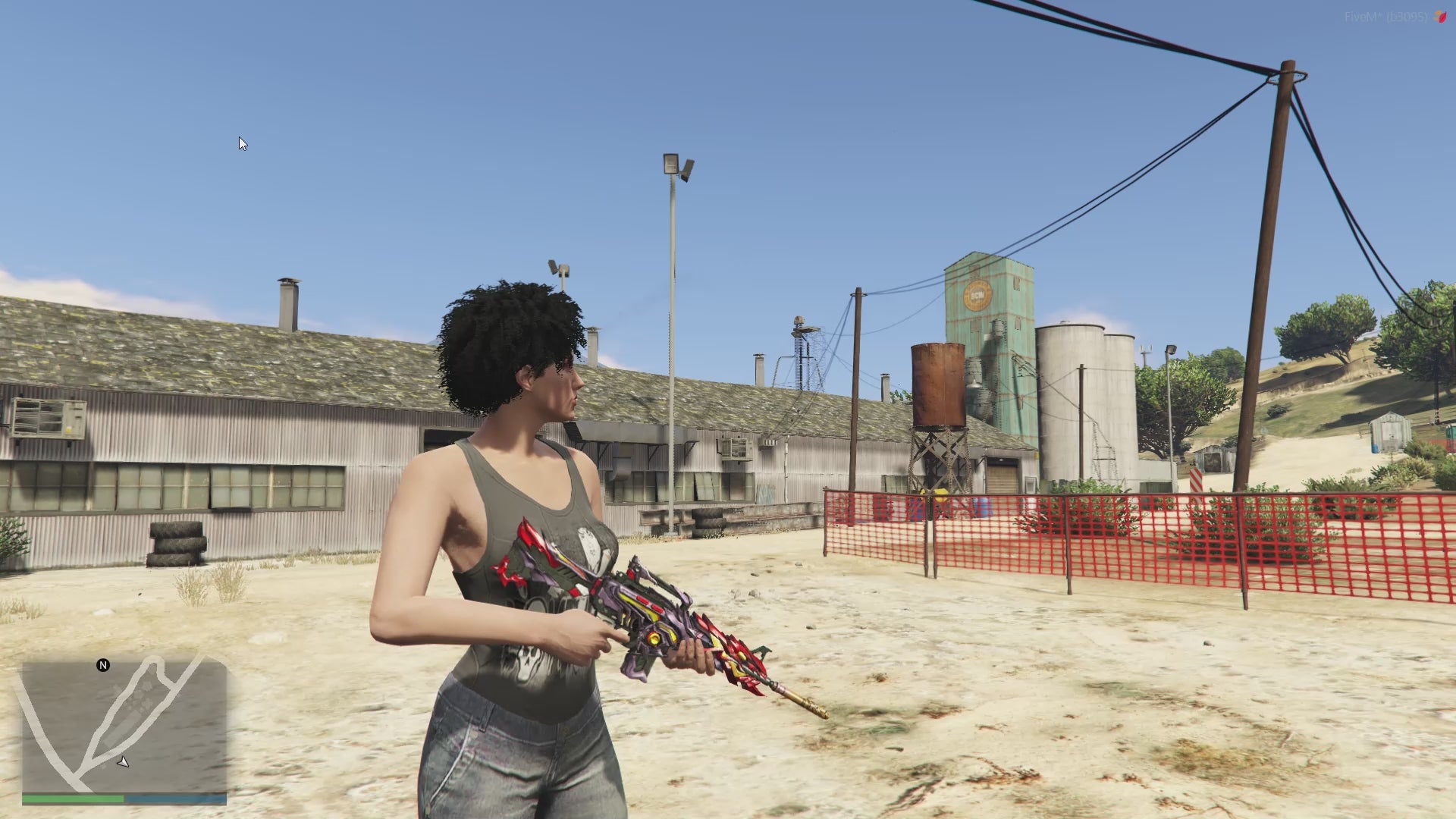Click the minimap radar
The image size is (1456, 819).
point(124,726)
